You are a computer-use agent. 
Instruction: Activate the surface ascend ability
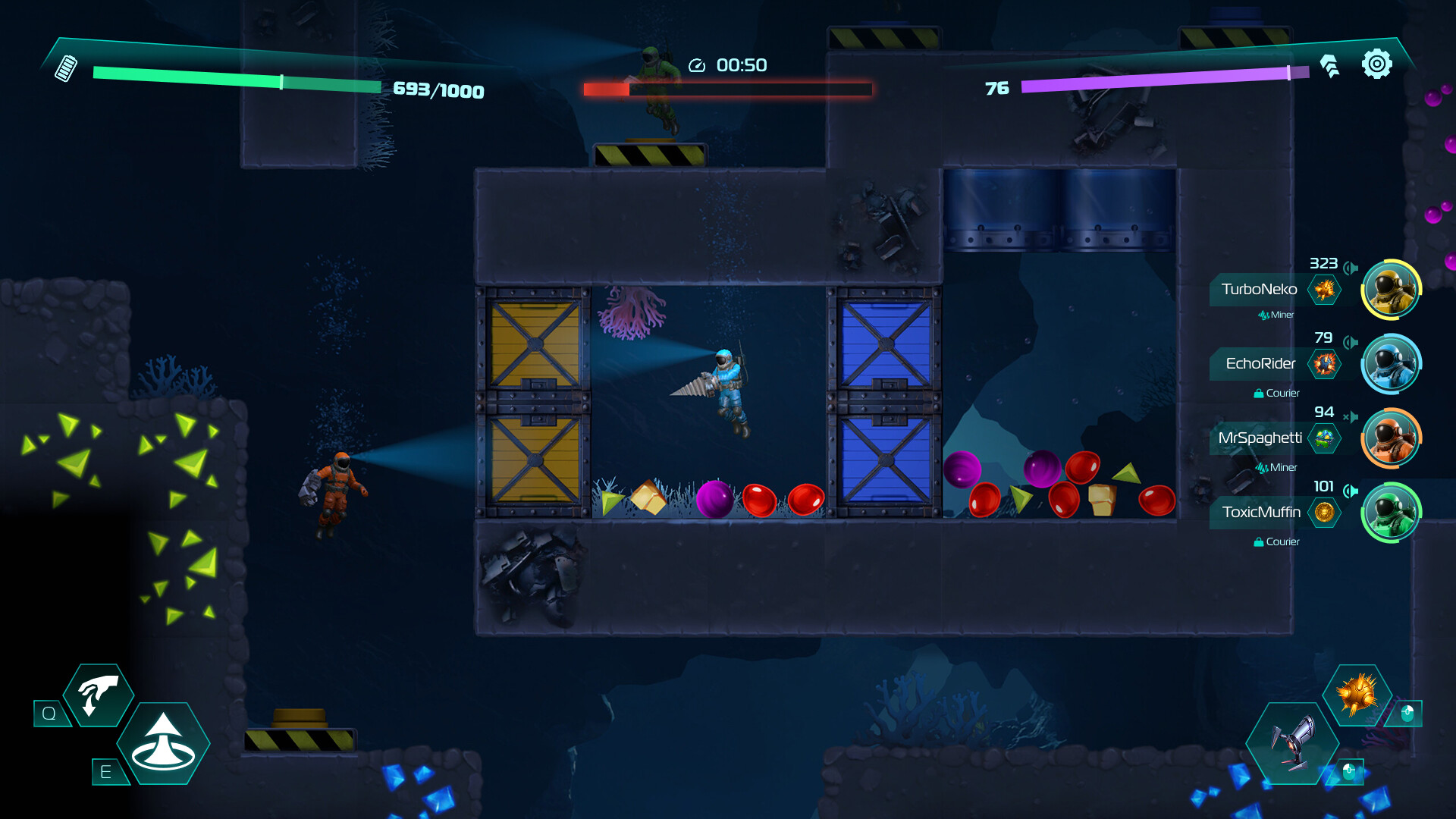coord(163,744)
